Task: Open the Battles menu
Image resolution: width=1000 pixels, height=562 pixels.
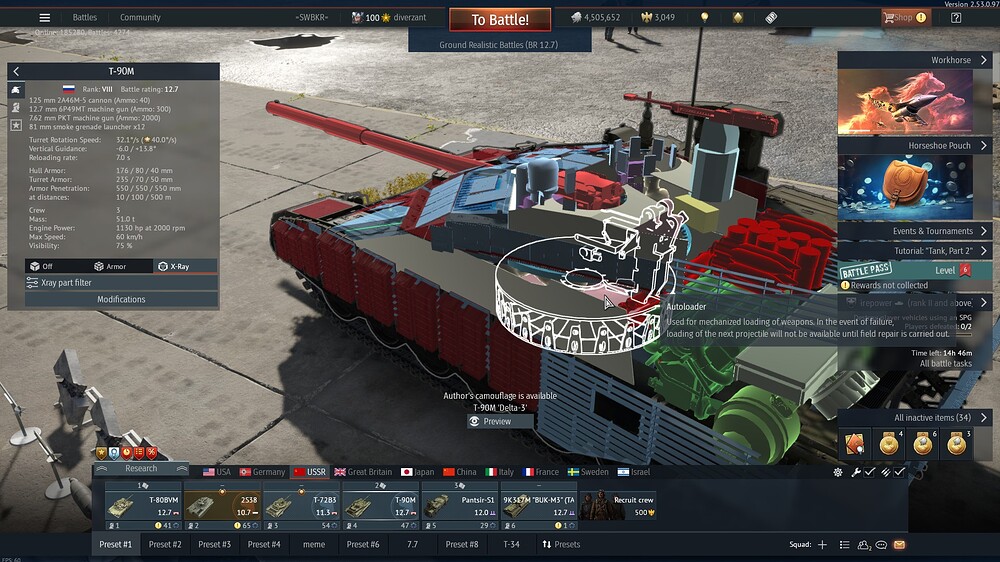Action: 85,17
